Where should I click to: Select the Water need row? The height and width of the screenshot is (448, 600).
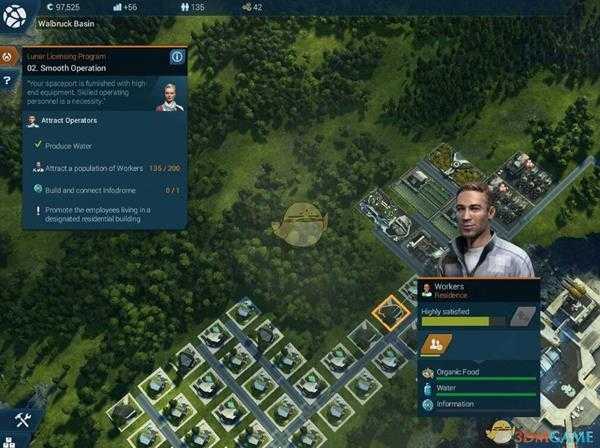coord(478,388)
